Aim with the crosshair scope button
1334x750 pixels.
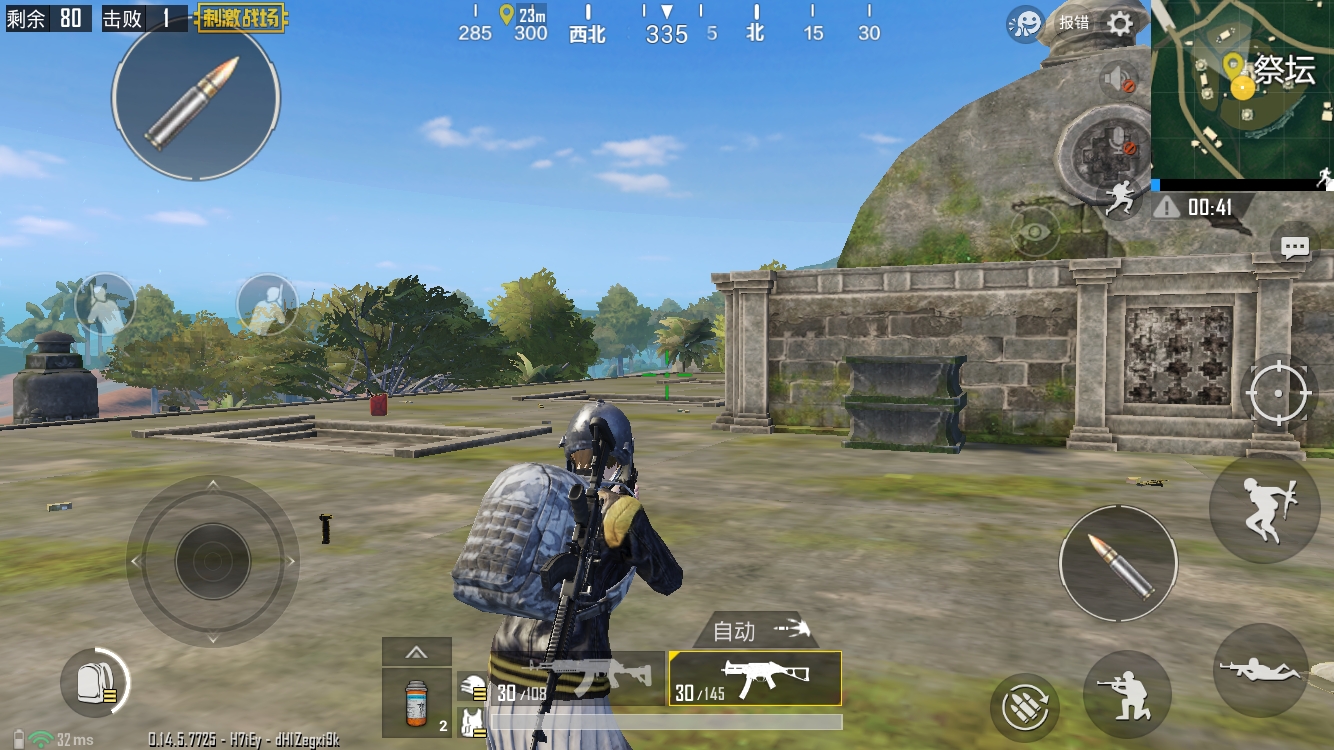pyautogui.click(x=1278, y=392)
